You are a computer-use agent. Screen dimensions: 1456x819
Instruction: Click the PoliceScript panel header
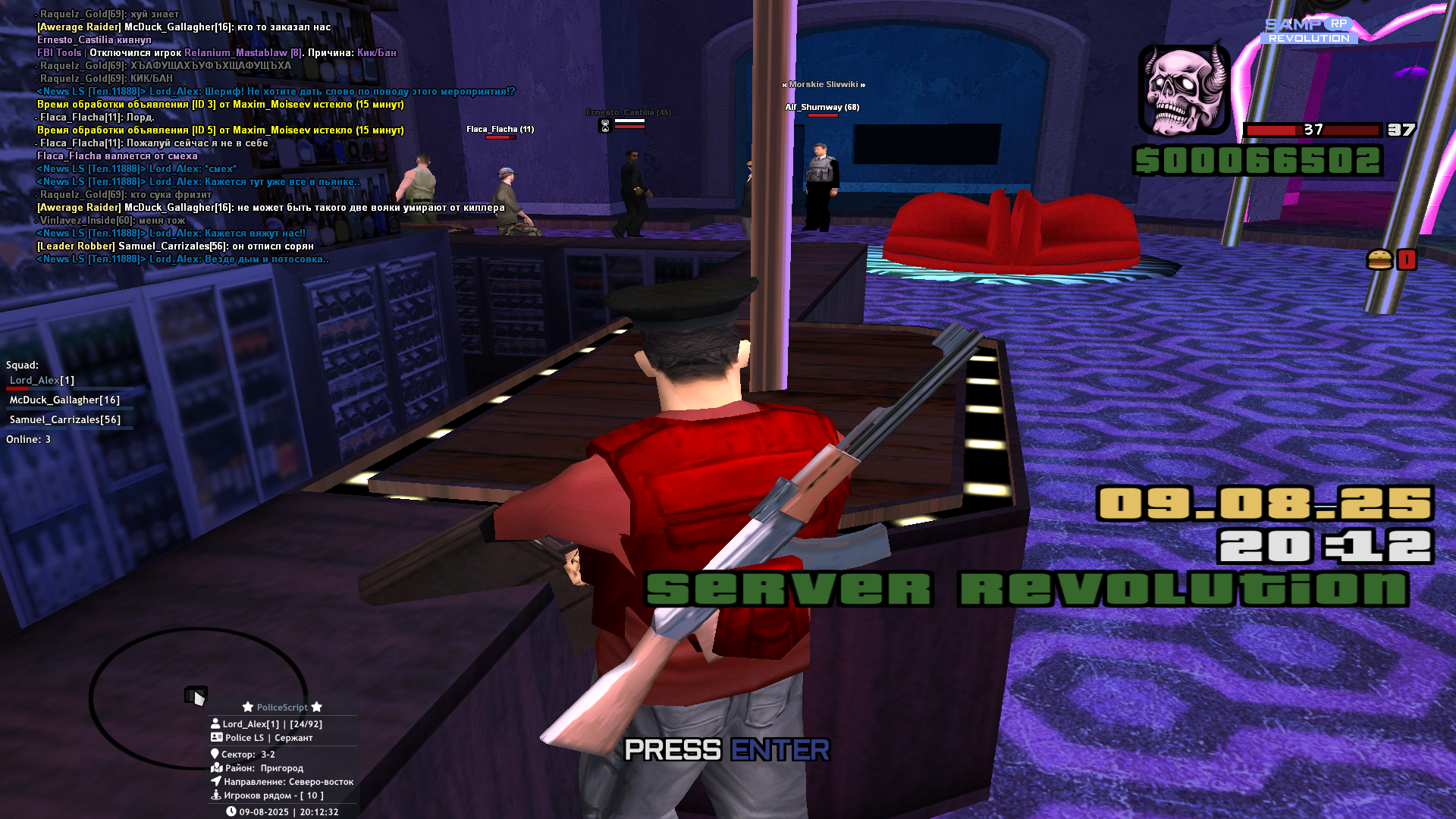coord(282,708)
